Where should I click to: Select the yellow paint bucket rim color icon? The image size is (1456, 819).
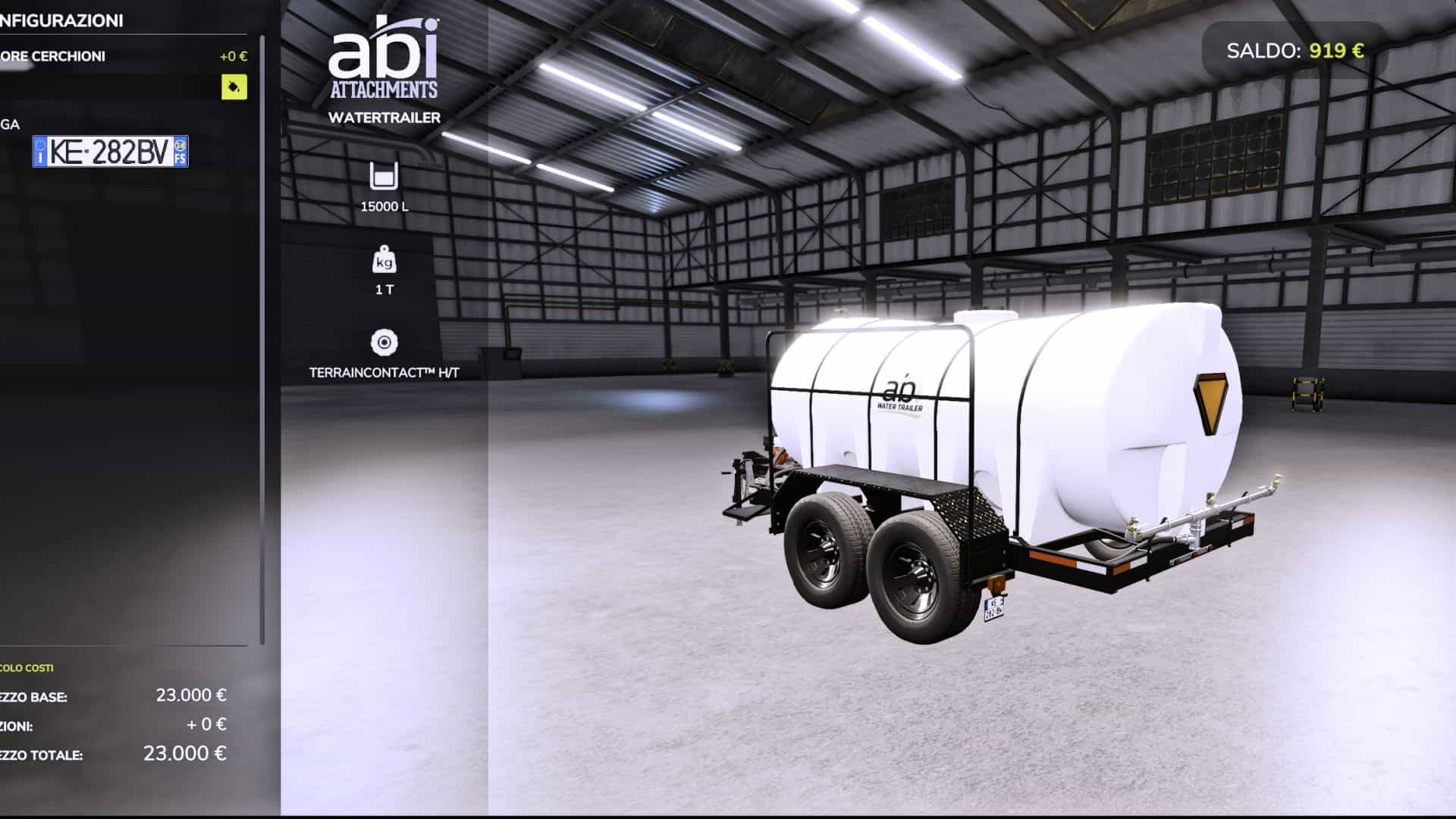point(233,89)
